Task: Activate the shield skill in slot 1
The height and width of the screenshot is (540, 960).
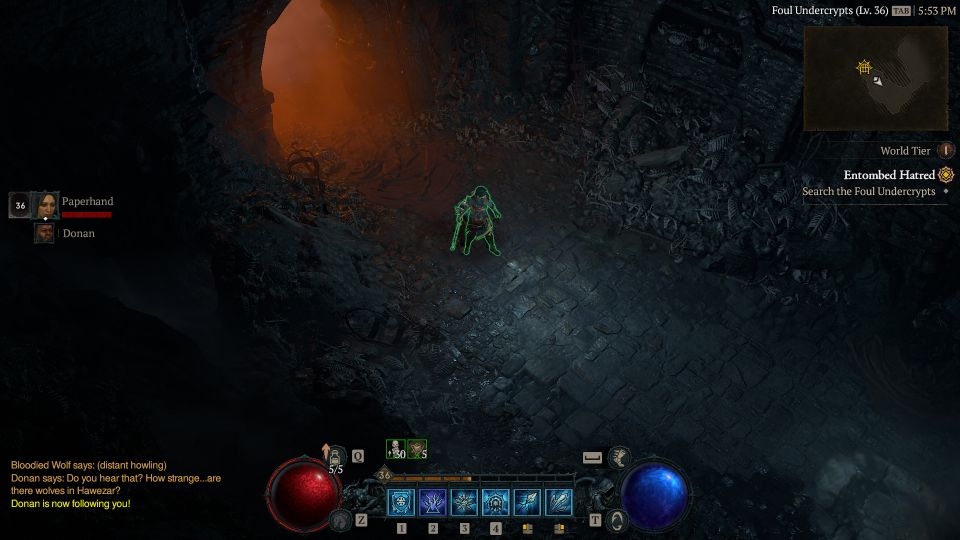Action: tap(401, 502)
